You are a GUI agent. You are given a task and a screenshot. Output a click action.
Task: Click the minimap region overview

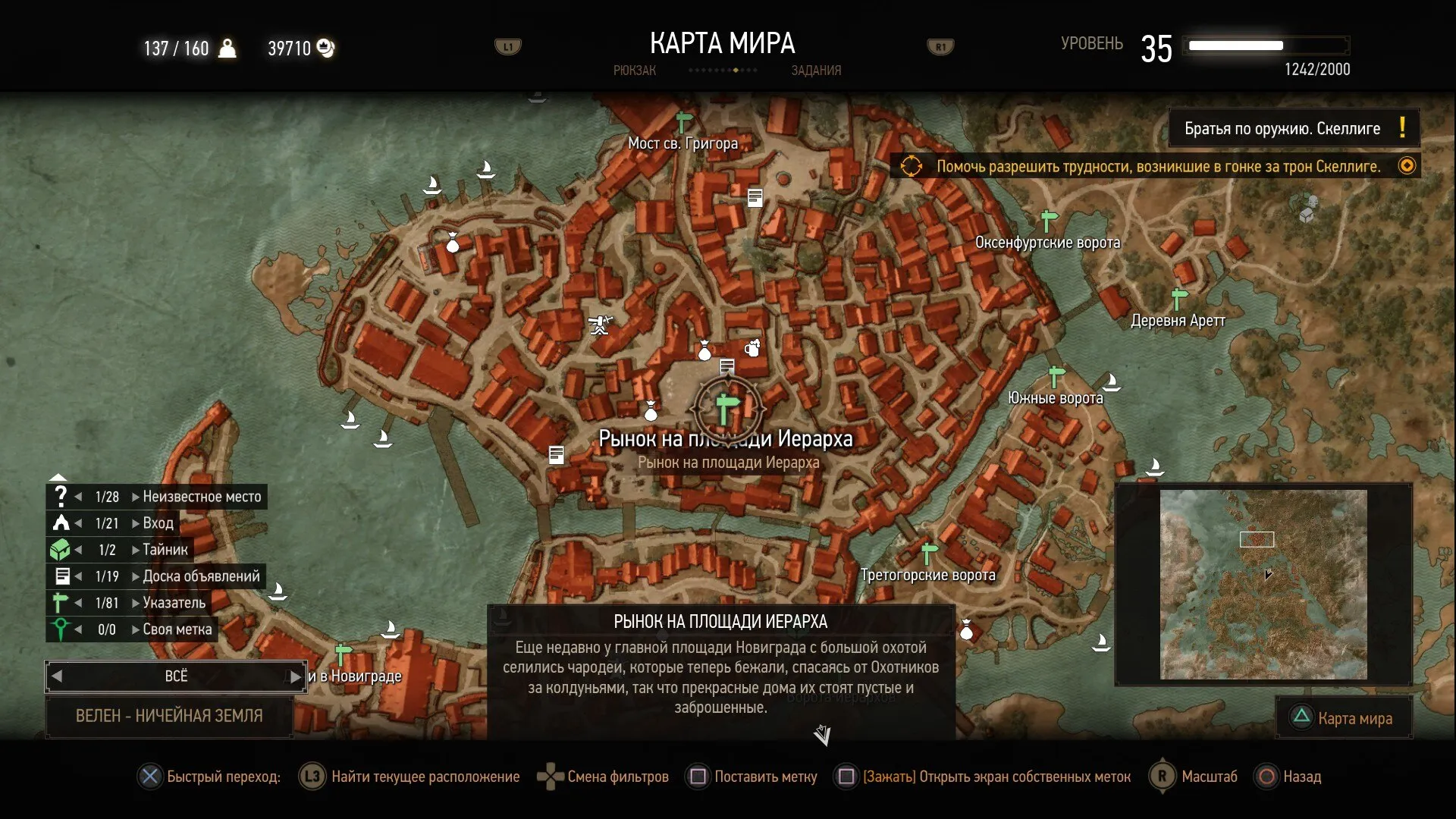coord(1263,584)
